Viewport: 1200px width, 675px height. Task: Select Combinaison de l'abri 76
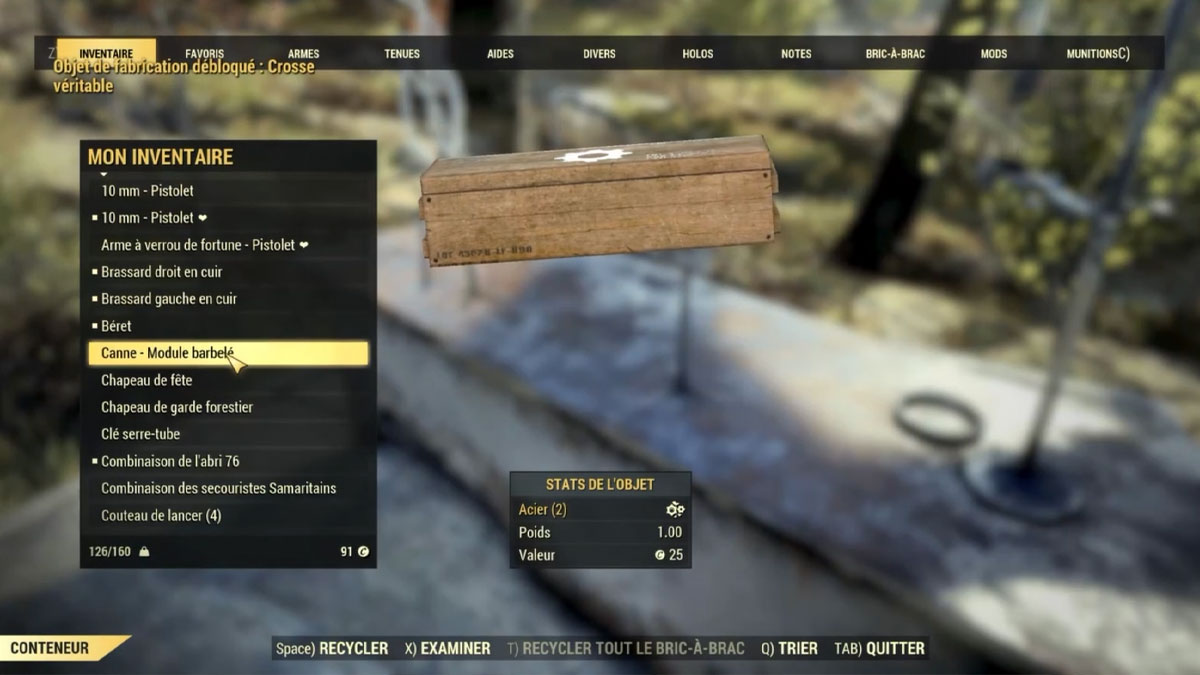pos(170,461)
